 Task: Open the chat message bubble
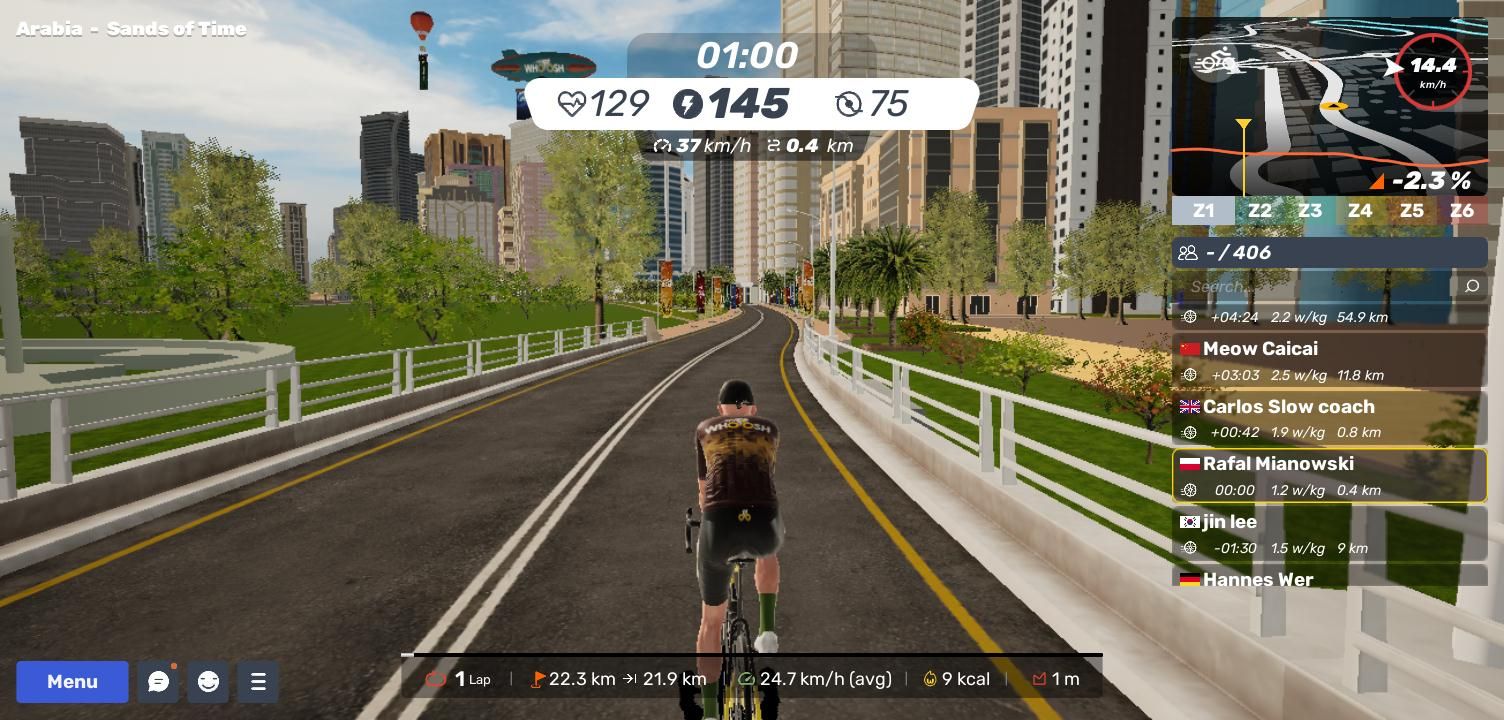click(x=158, y=682)
